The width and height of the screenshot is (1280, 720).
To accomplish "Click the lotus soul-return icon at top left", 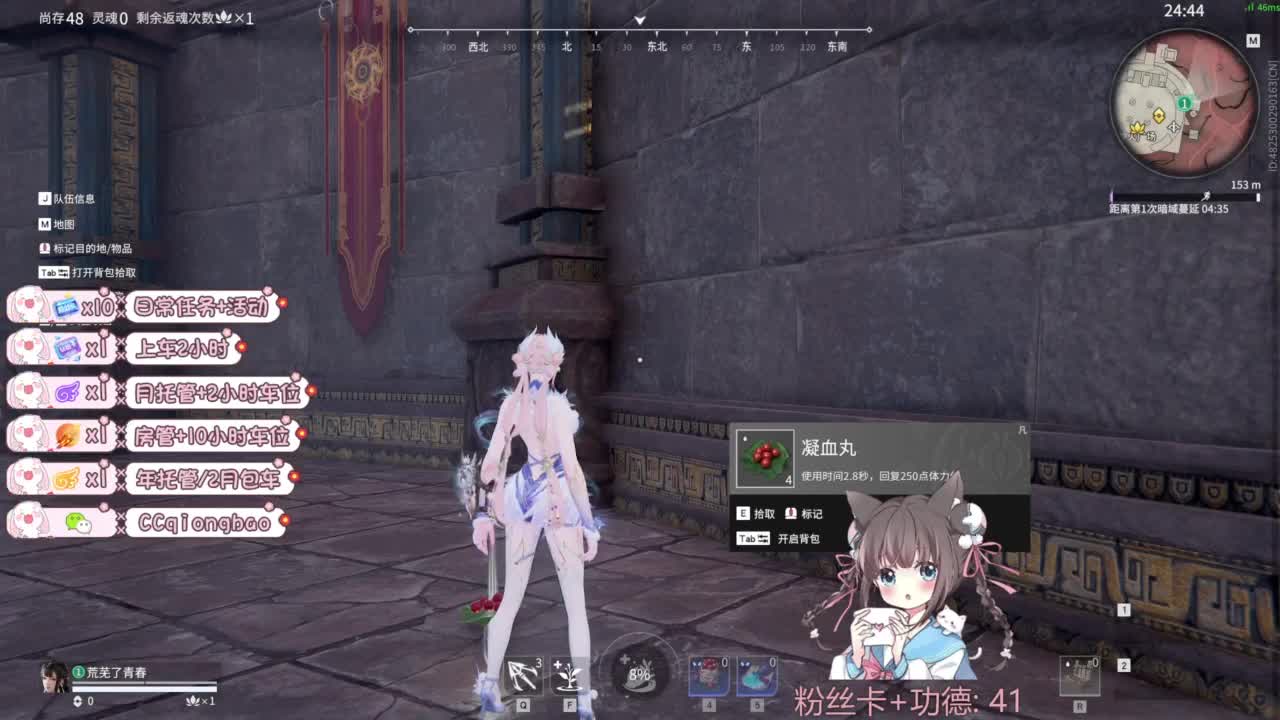I will (x=225, y=18).
